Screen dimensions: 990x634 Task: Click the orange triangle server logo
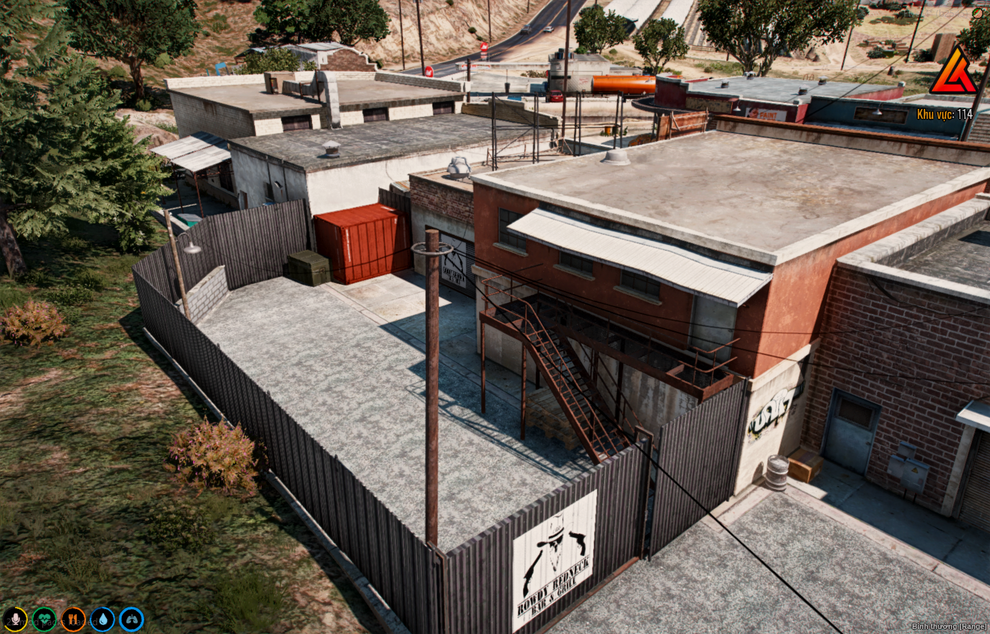953,72
